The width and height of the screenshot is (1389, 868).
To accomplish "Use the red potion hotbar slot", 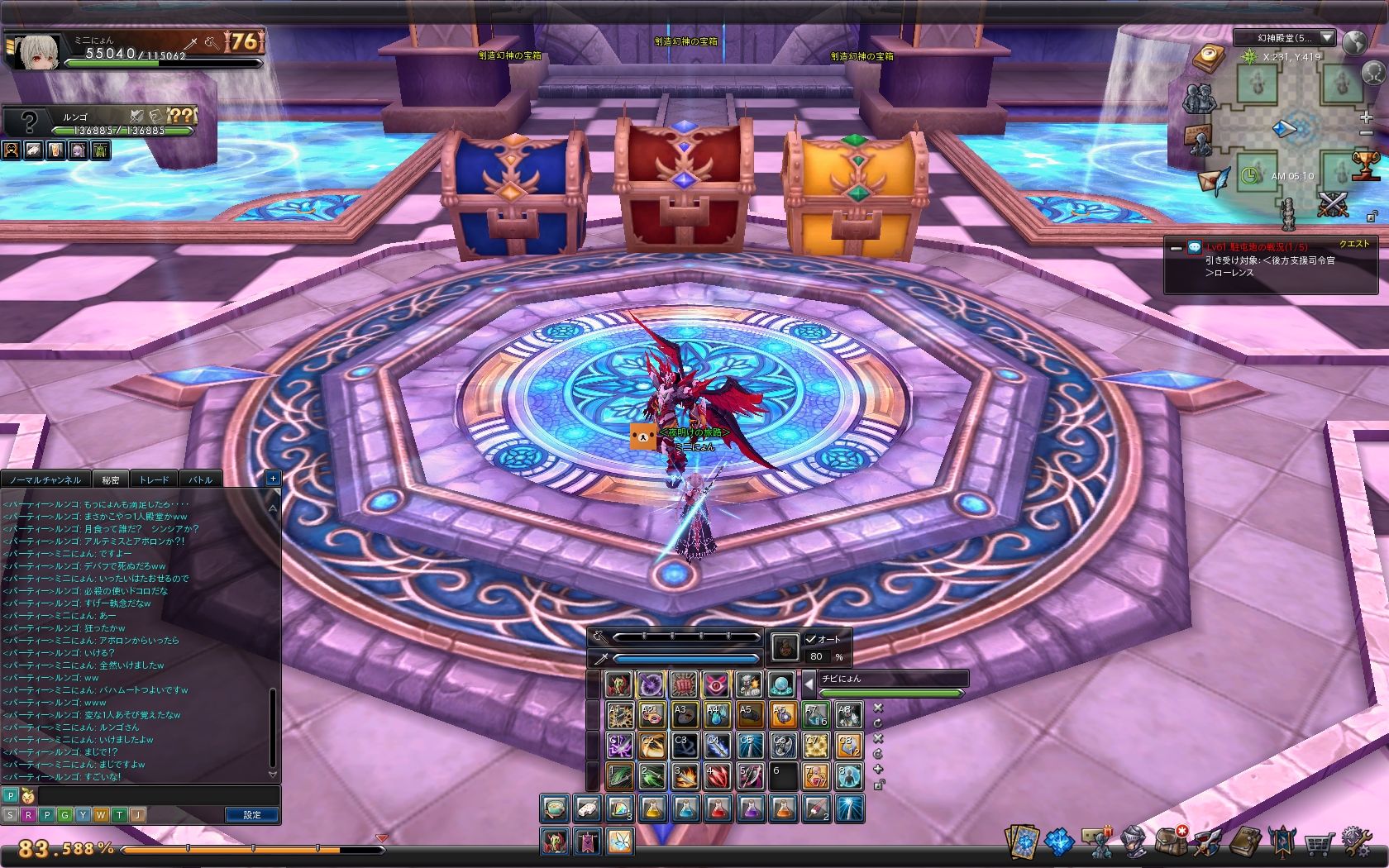I will coord(718,809).
